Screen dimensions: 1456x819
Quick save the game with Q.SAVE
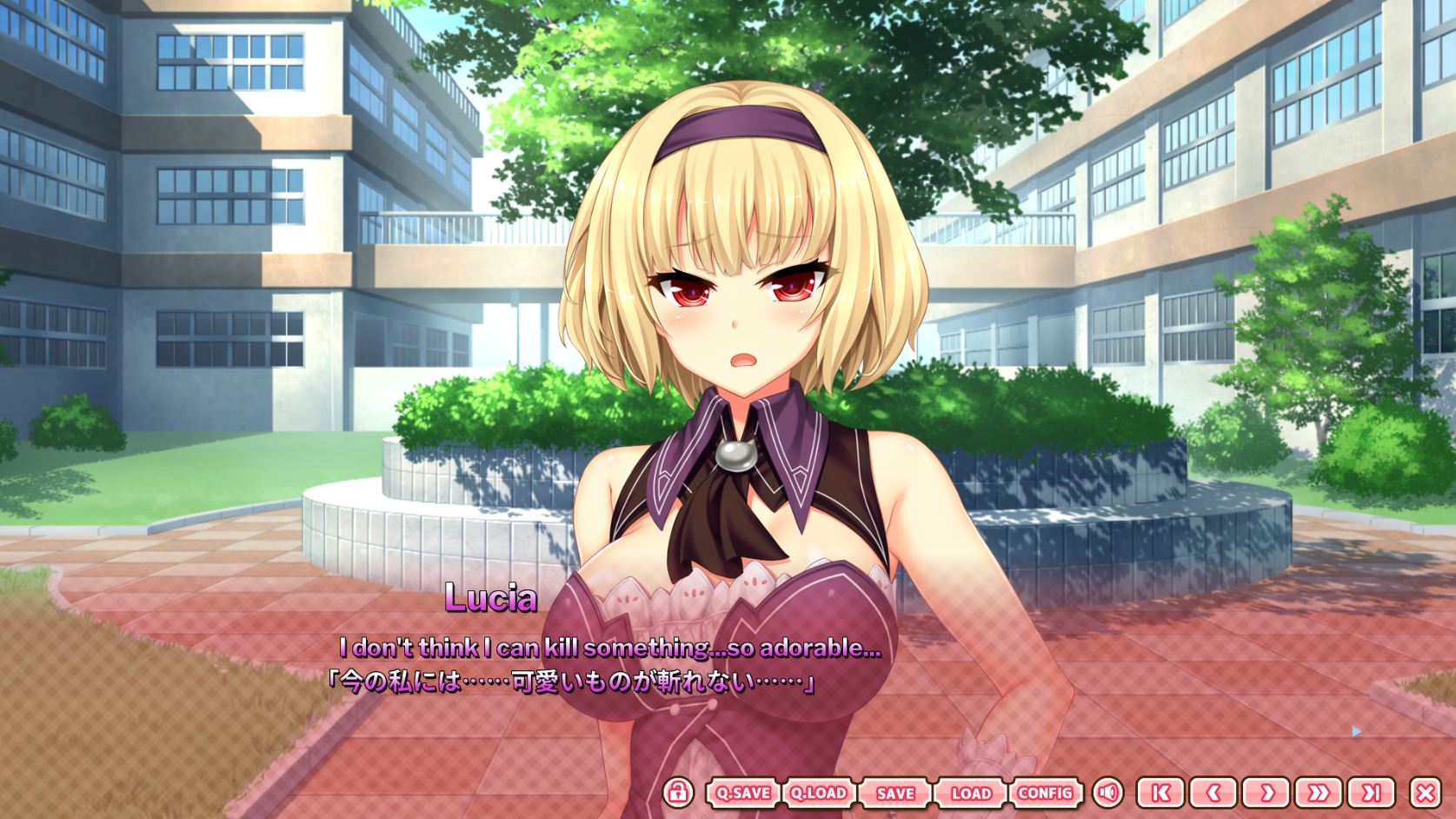[x=743, y=793]
